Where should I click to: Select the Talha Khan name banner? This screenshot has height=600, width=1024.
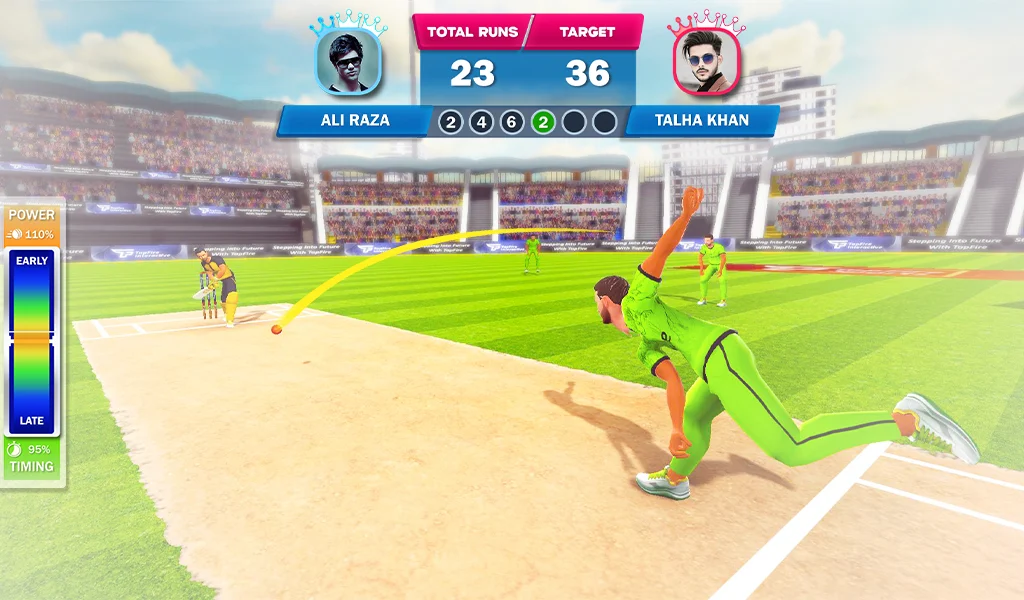(701, 121)
